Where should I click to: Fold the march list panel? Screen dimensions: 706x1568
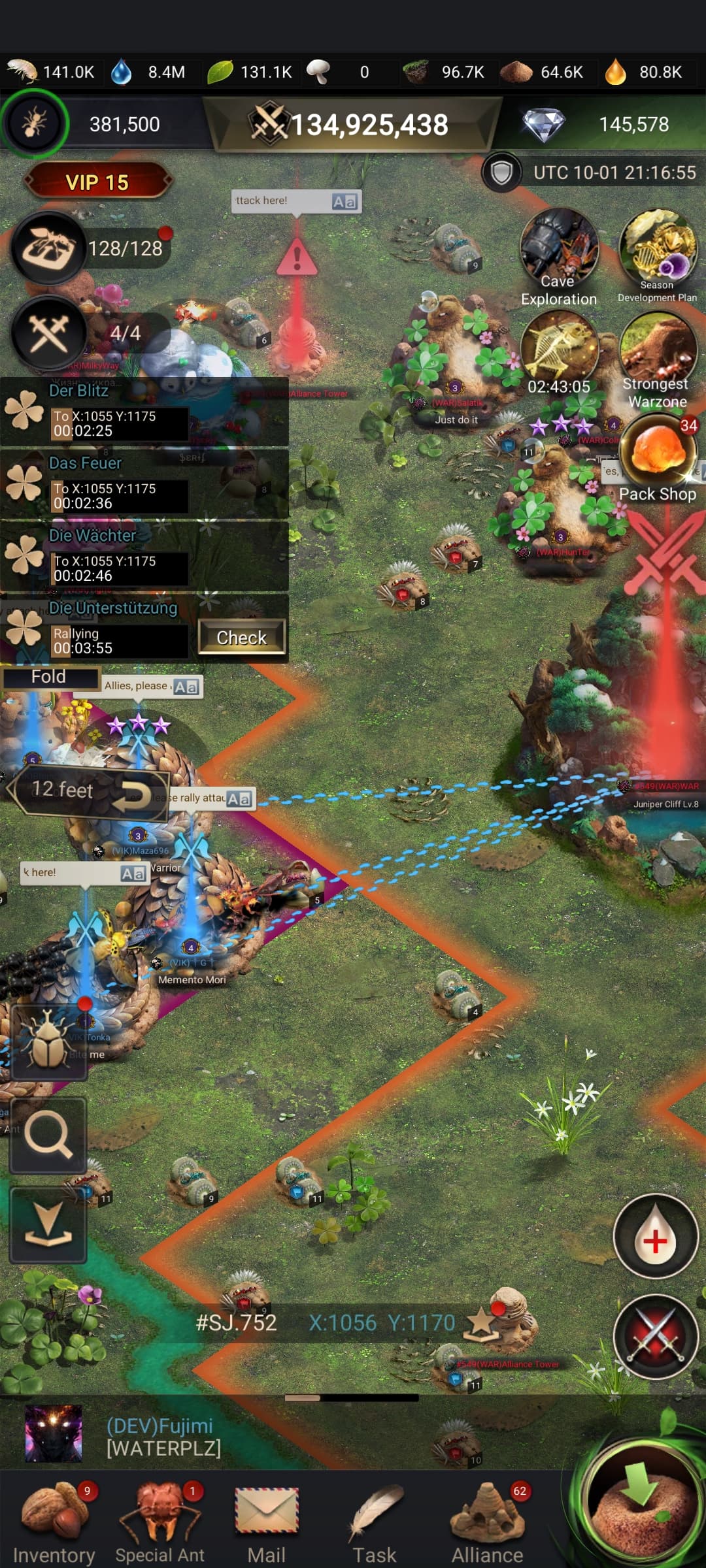50,677
